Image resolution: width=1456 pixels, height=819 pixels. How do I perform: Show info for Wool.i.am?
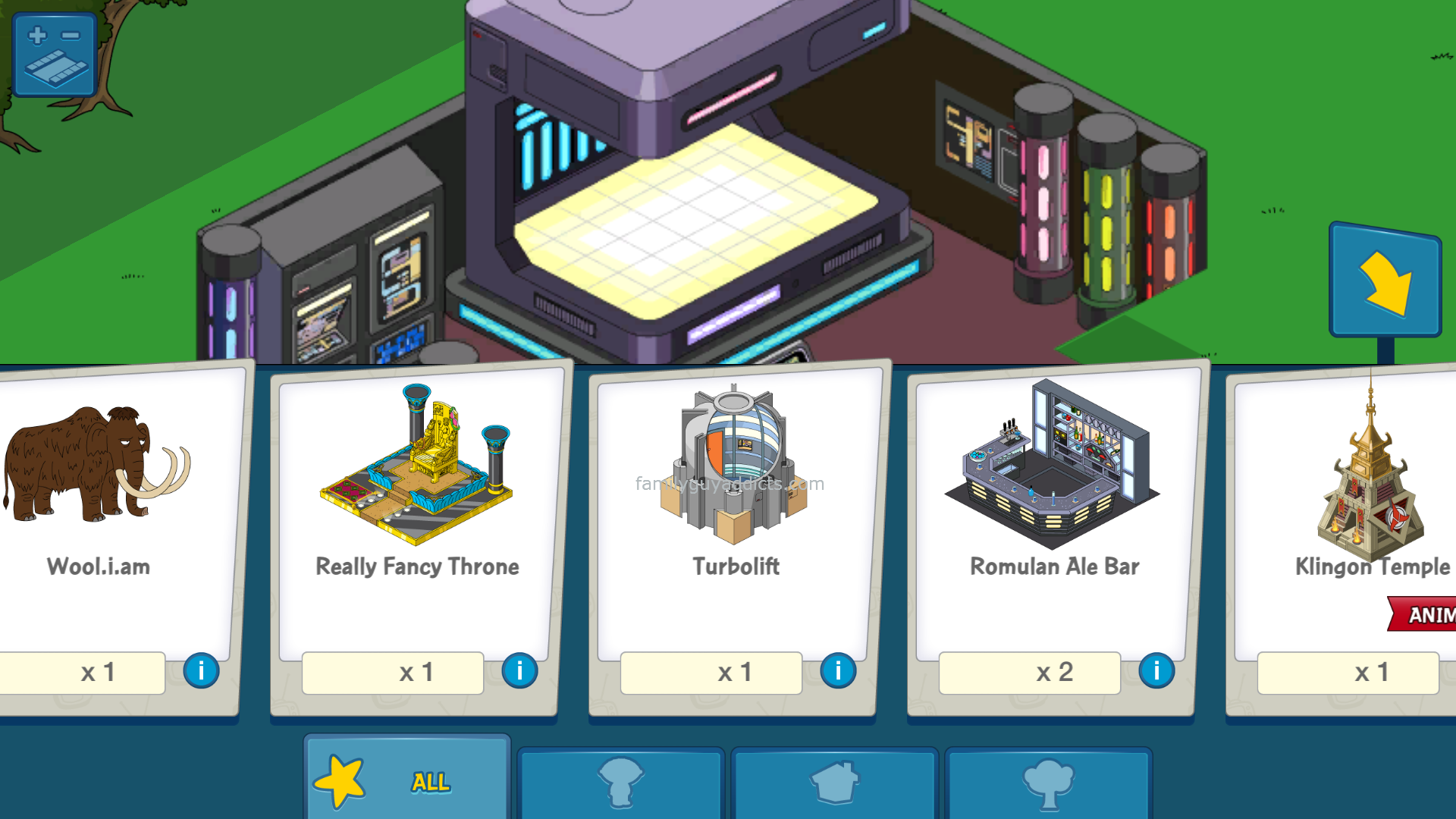201,671
